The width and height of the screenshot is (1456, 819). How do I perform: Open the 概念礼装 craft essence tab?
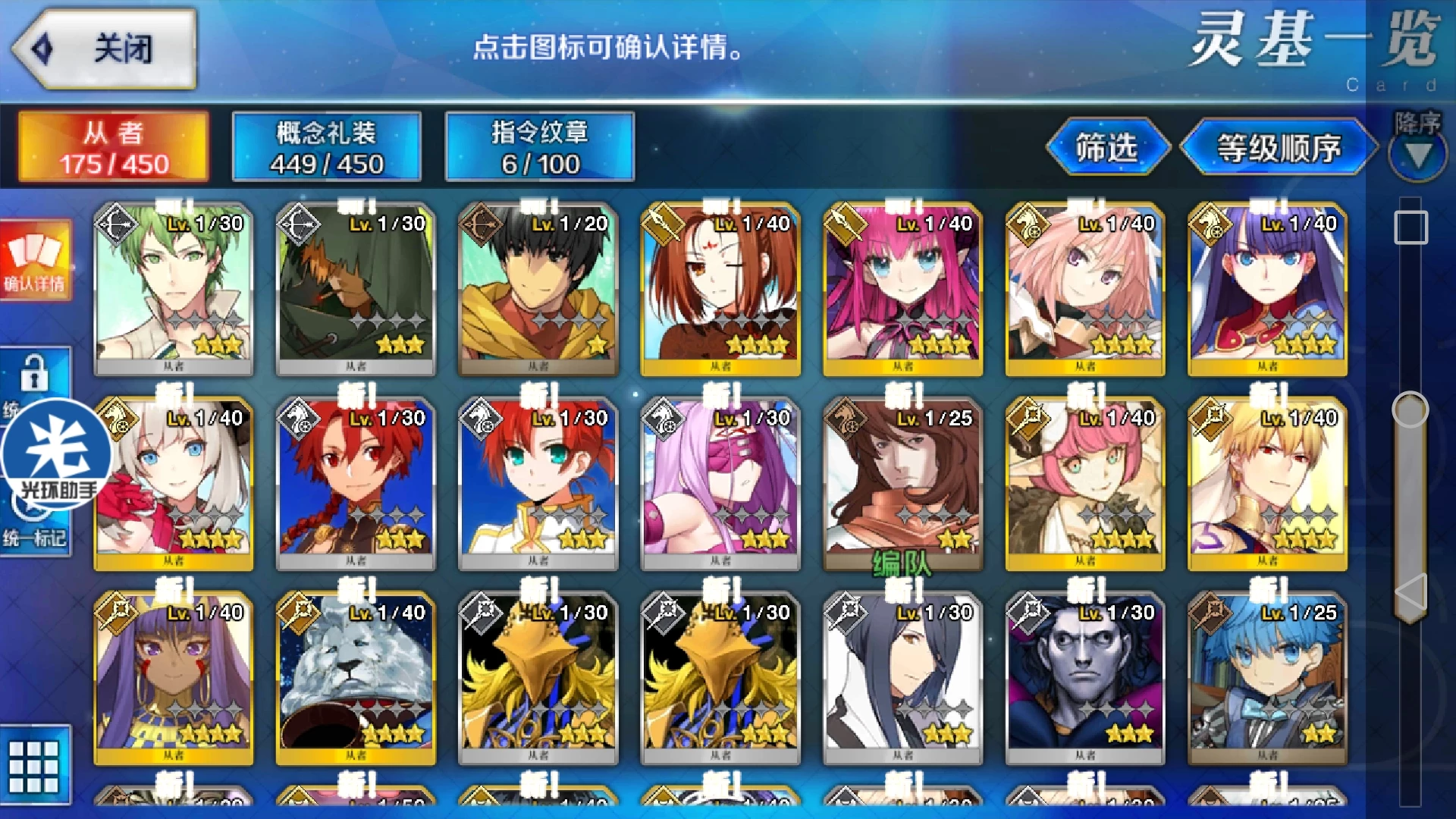pyautogui.click(x=326, y=147)
